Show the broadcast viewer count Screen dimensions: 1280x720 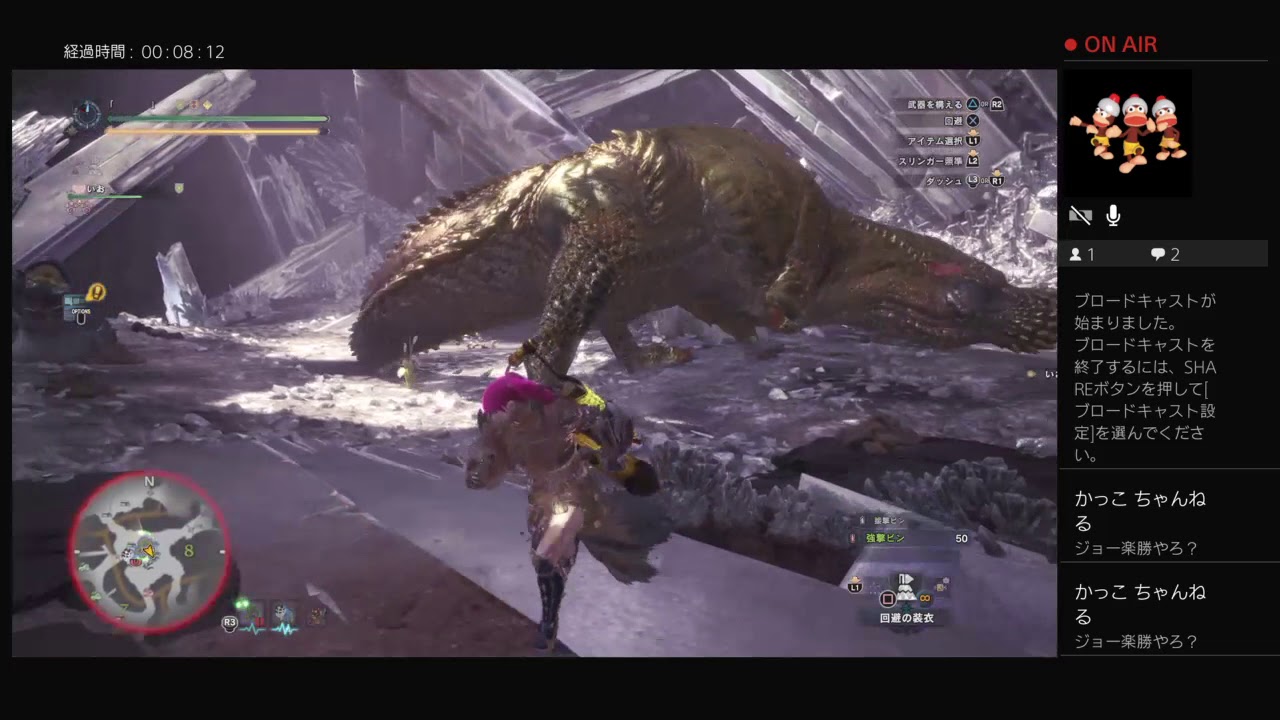click(1082, 255)
